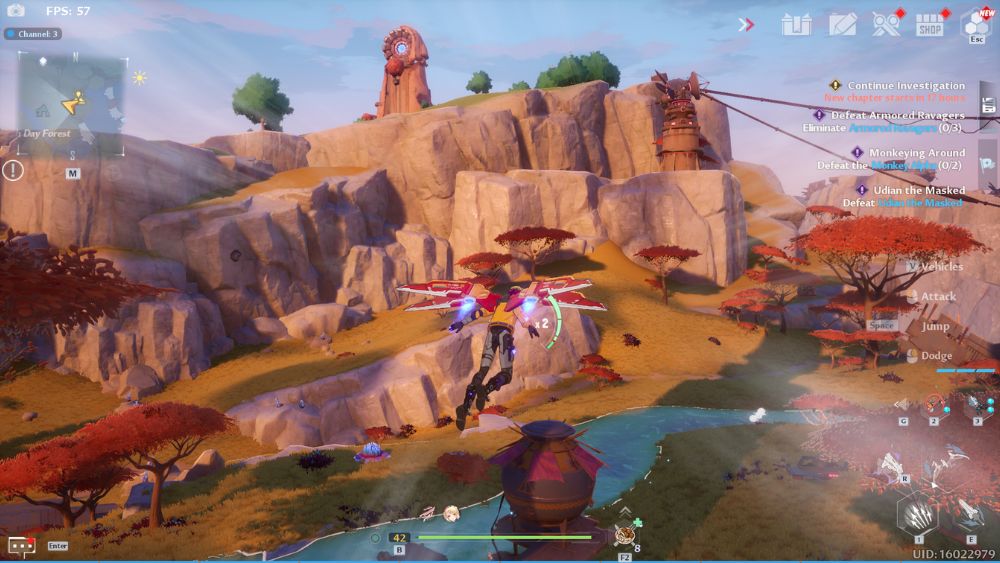Open the scissors crafting icon with red marker
Screen dimensions: 1000x563
pyautogui.click(x=886, y=24)
